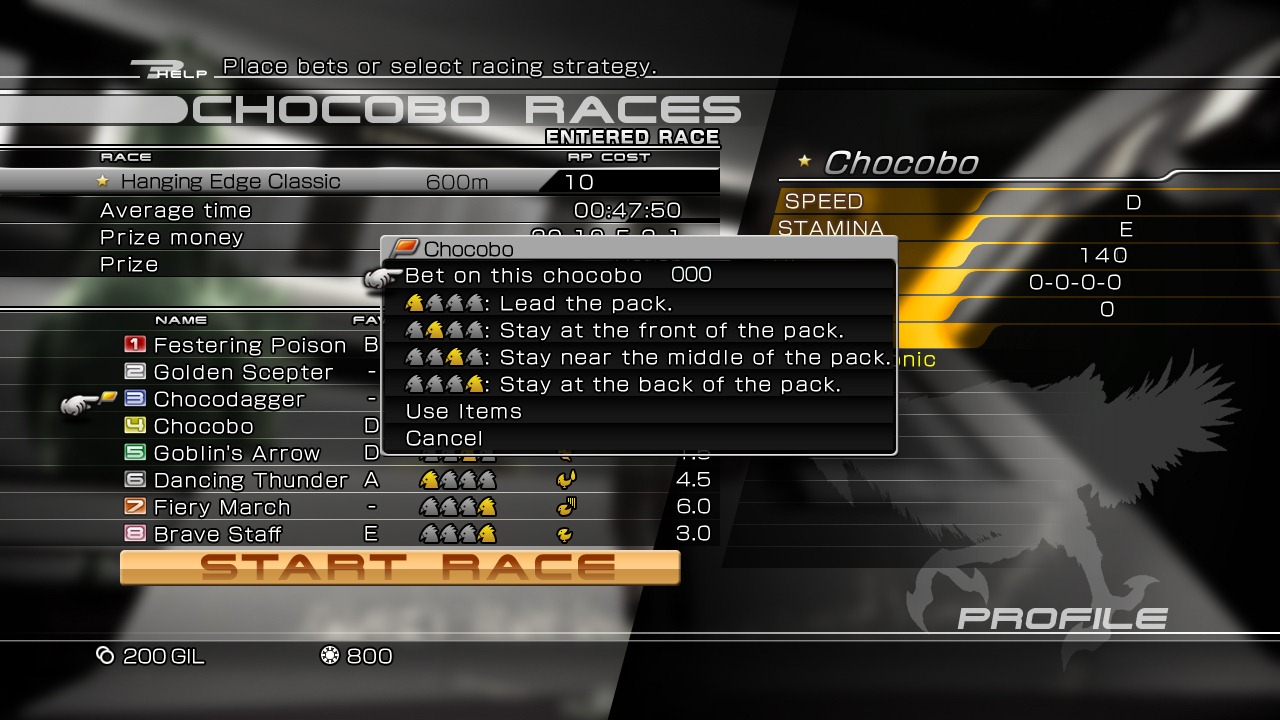The width and height of the screenshot is (1280, 720).
Task: Open Use Items from the popup menu
Action: pyautogui.click(x=463, y=411)
